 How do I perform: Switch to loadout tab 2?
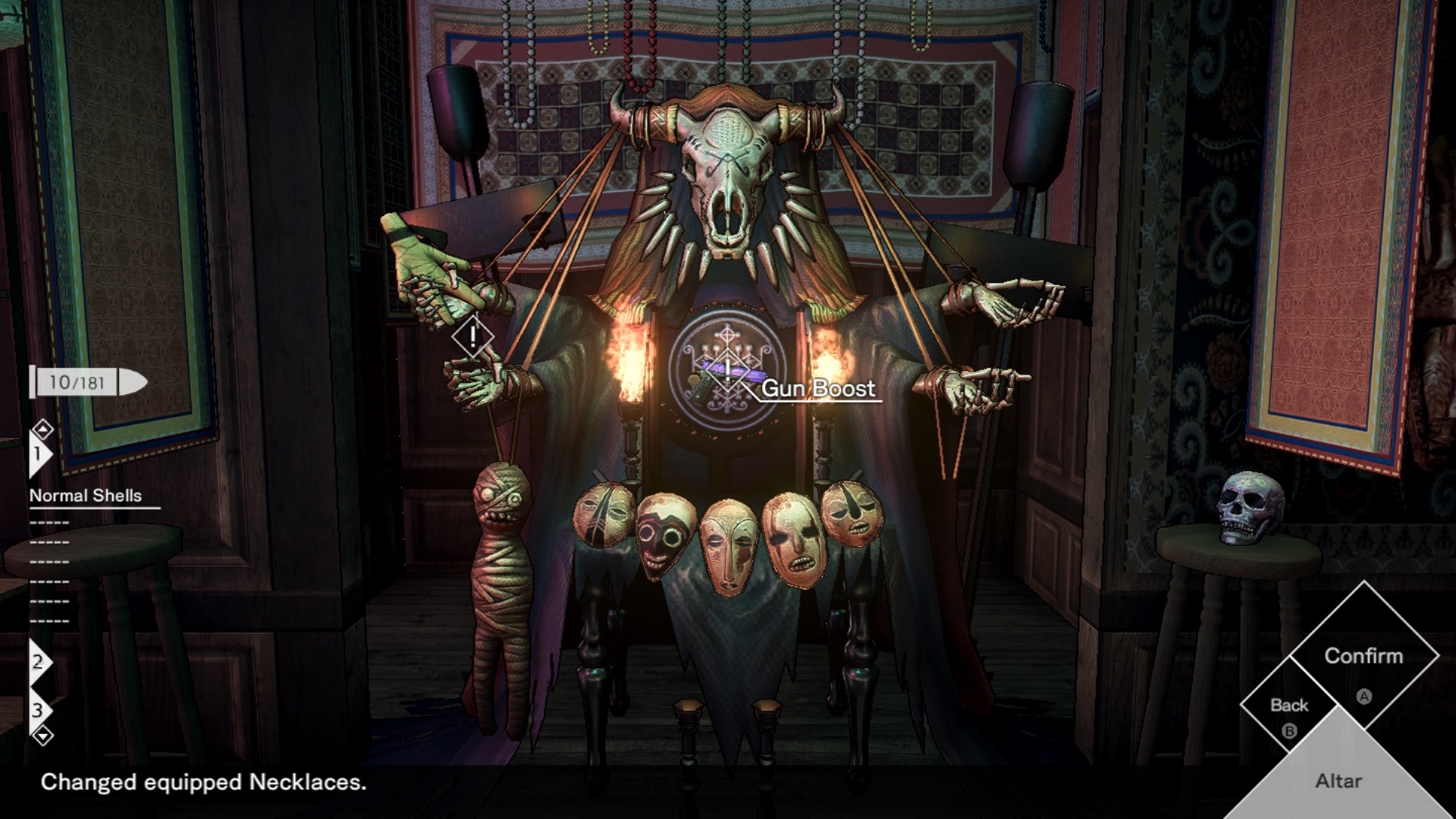pos(38,662)
